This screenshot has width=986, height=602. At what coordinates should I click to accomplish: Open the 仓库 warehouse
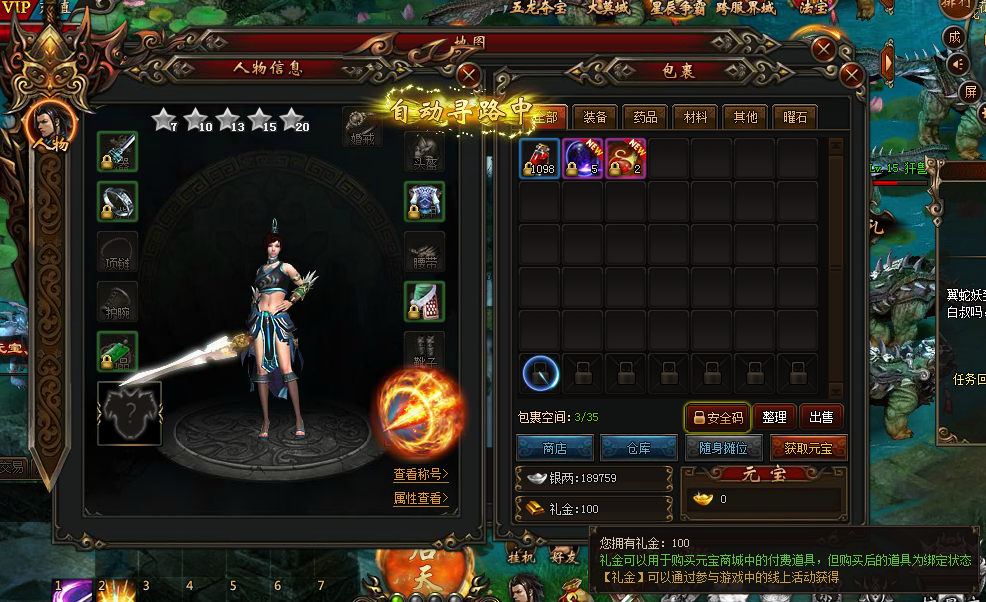click(x=638, y=448)
